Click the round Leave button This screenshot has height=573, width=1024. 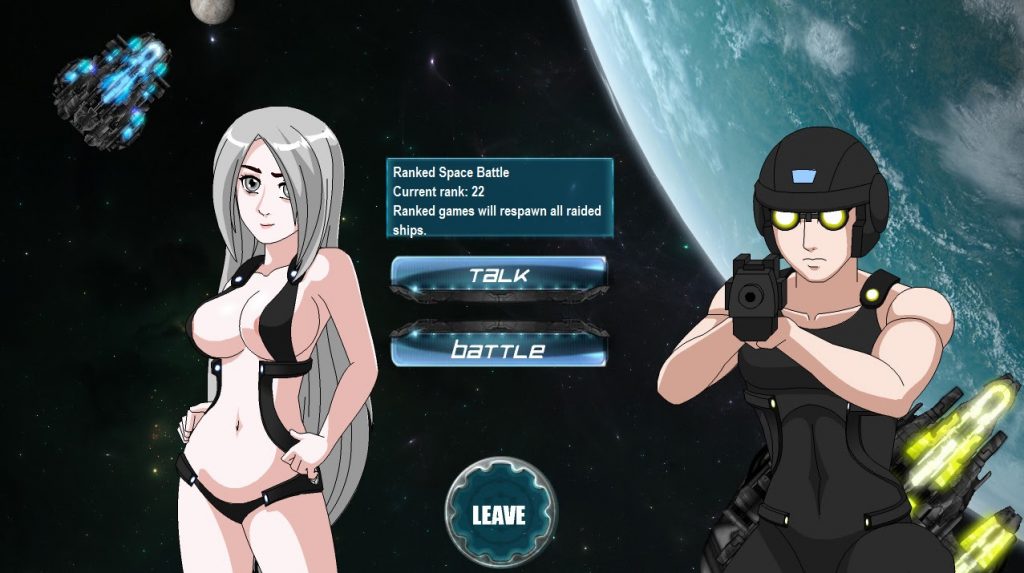pyautogui.click(x=499, y=513)
